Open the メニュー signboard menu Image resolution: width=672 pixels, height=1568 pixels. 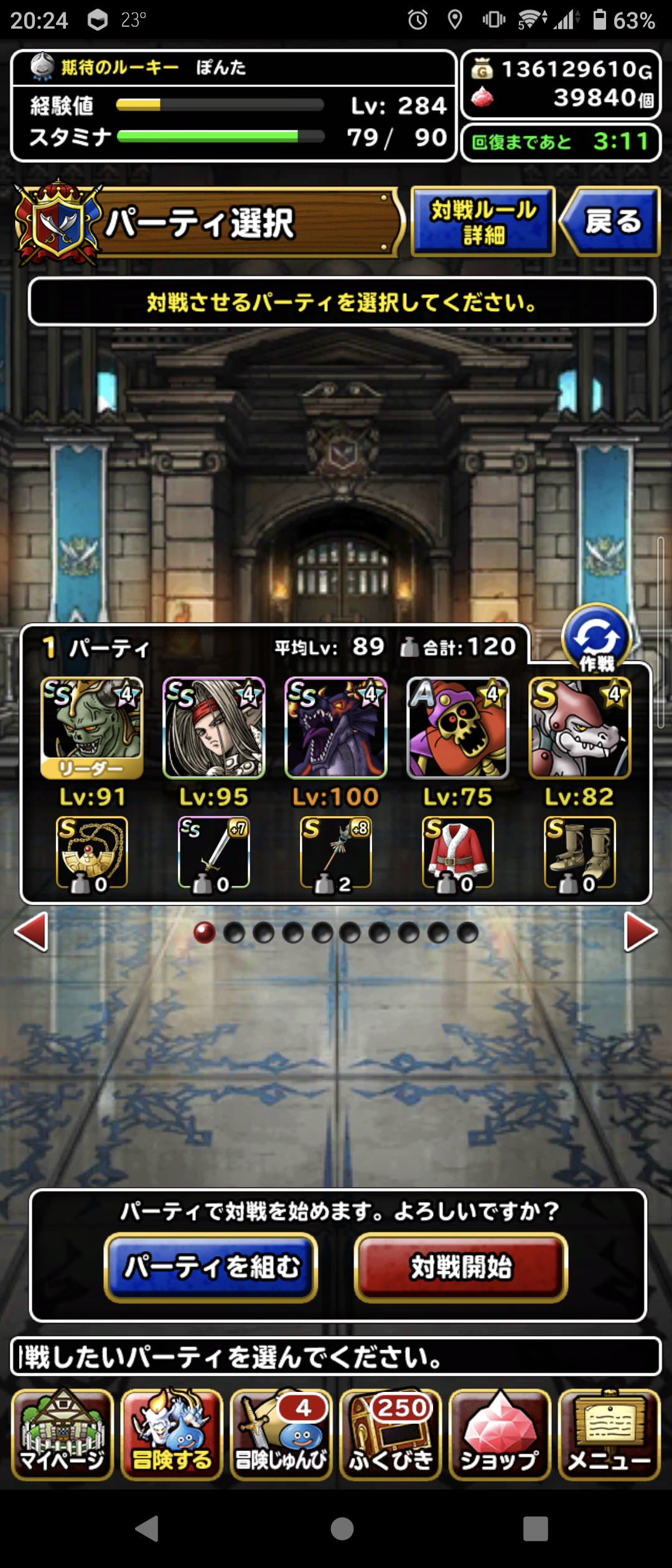pos(609,1434)
